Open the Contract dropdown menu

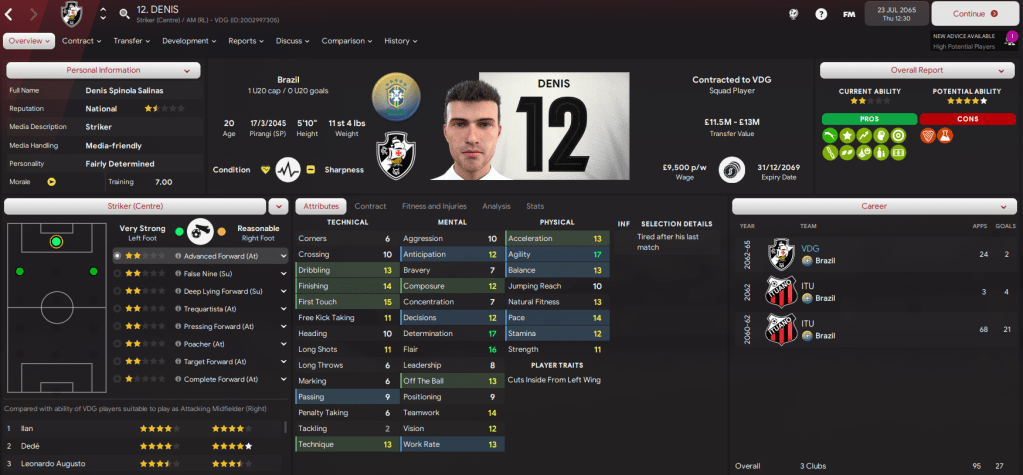82,41
